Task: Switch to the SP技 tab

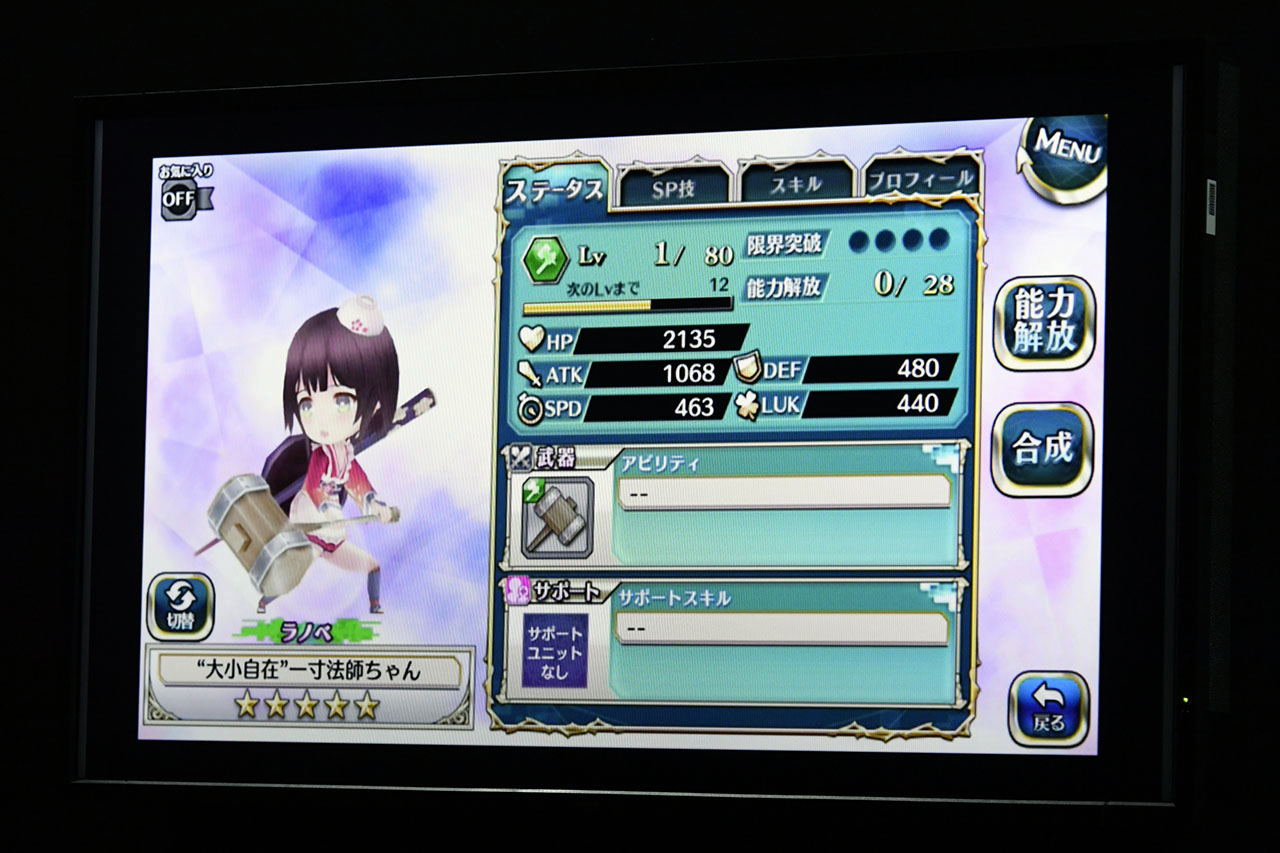Action: [x=673, y=187]
